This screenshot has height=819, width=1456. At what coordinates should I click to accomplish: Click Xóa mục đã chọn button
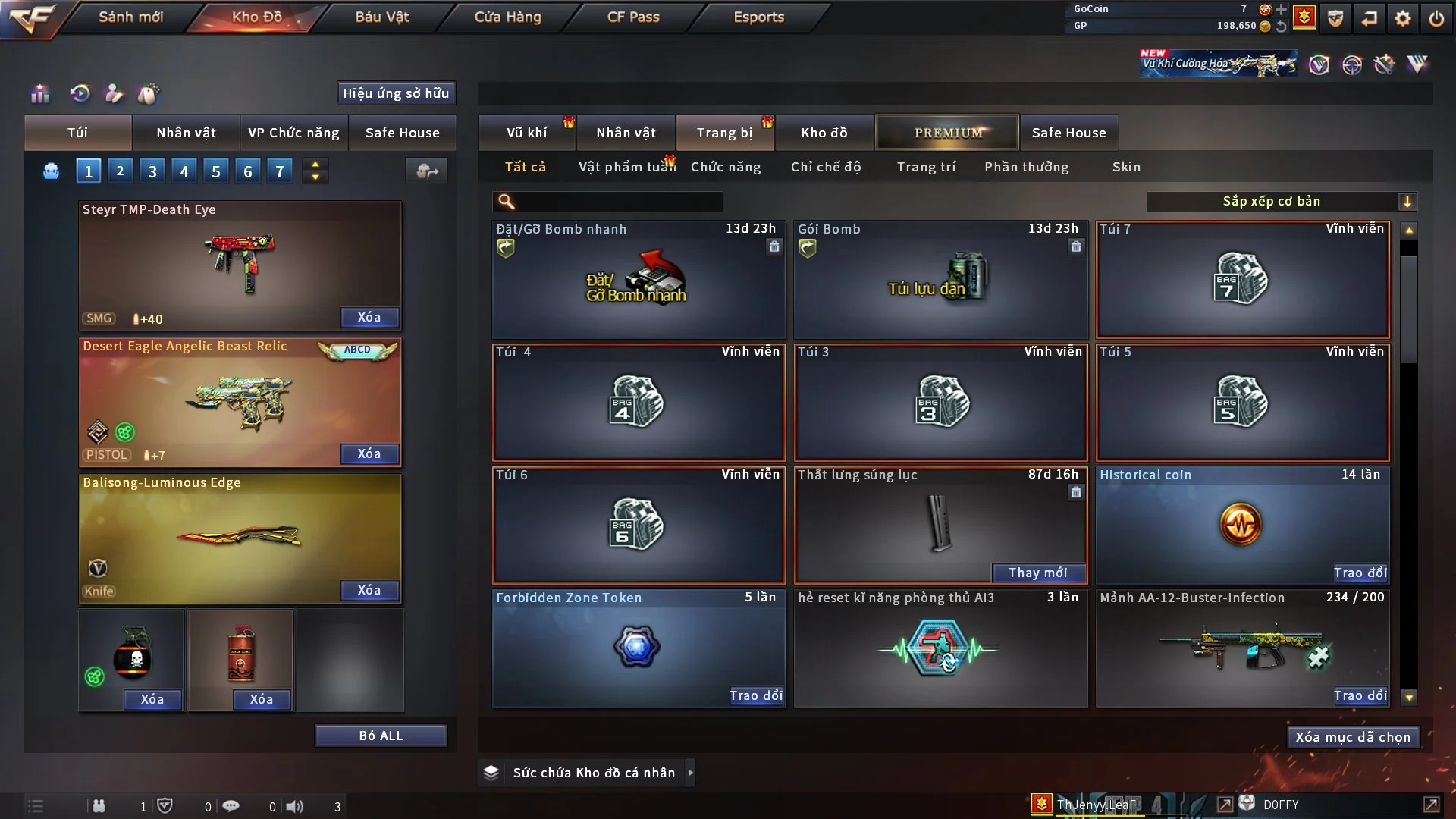click(x=1353, y=737)
